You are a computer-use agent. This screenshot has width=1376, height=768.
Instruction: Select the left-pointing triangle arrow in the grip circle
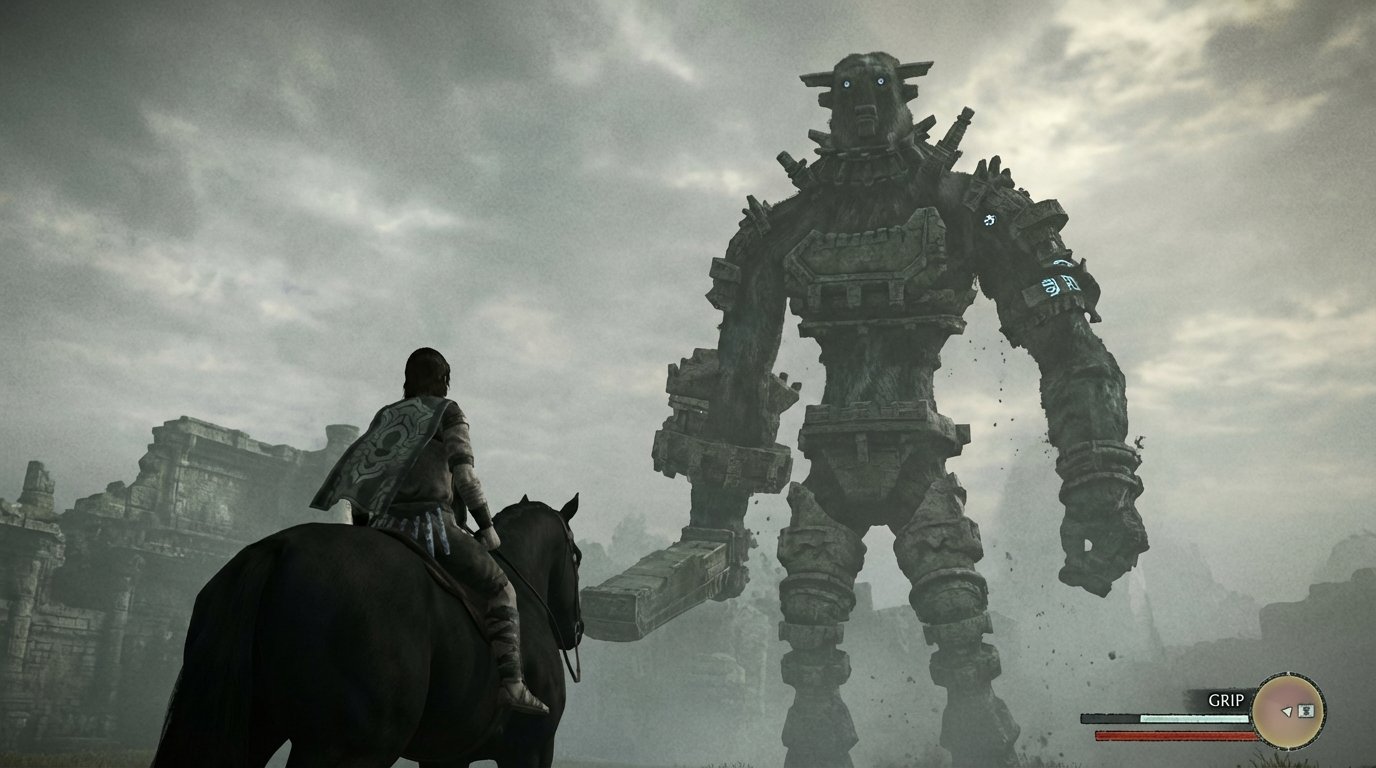coord(1287,712)
